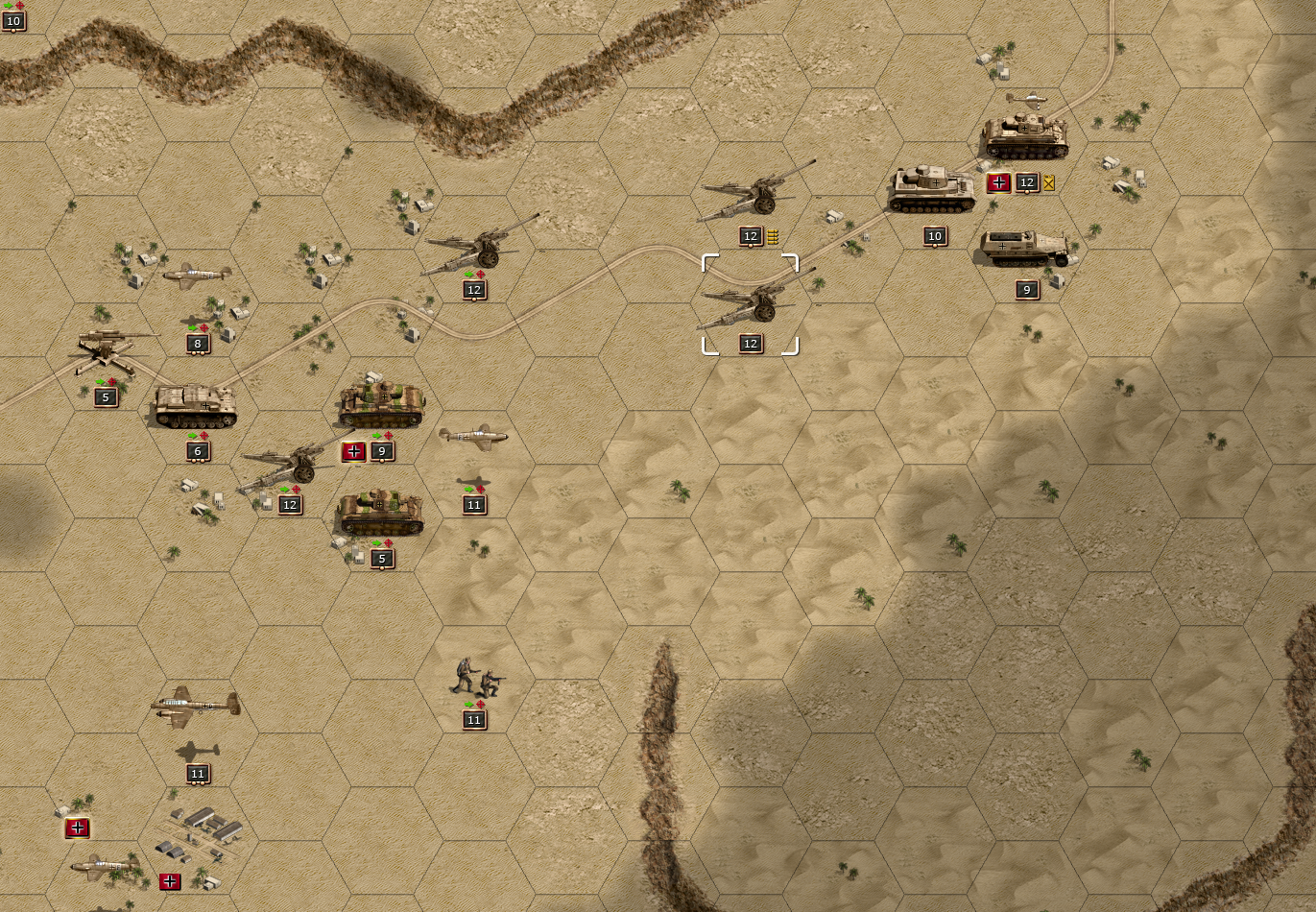Viewport: 1316px width, 912px height.
Task: Choose the camouflaged tank with strength 9
Action: [381, 404]
